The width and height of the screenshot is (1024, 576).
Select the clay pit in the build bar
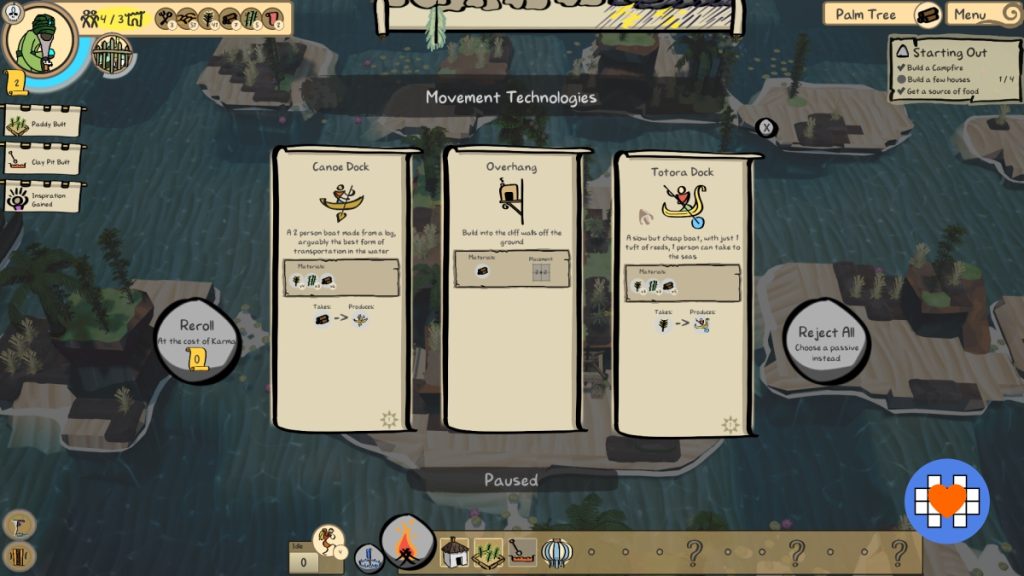point(521,551)
